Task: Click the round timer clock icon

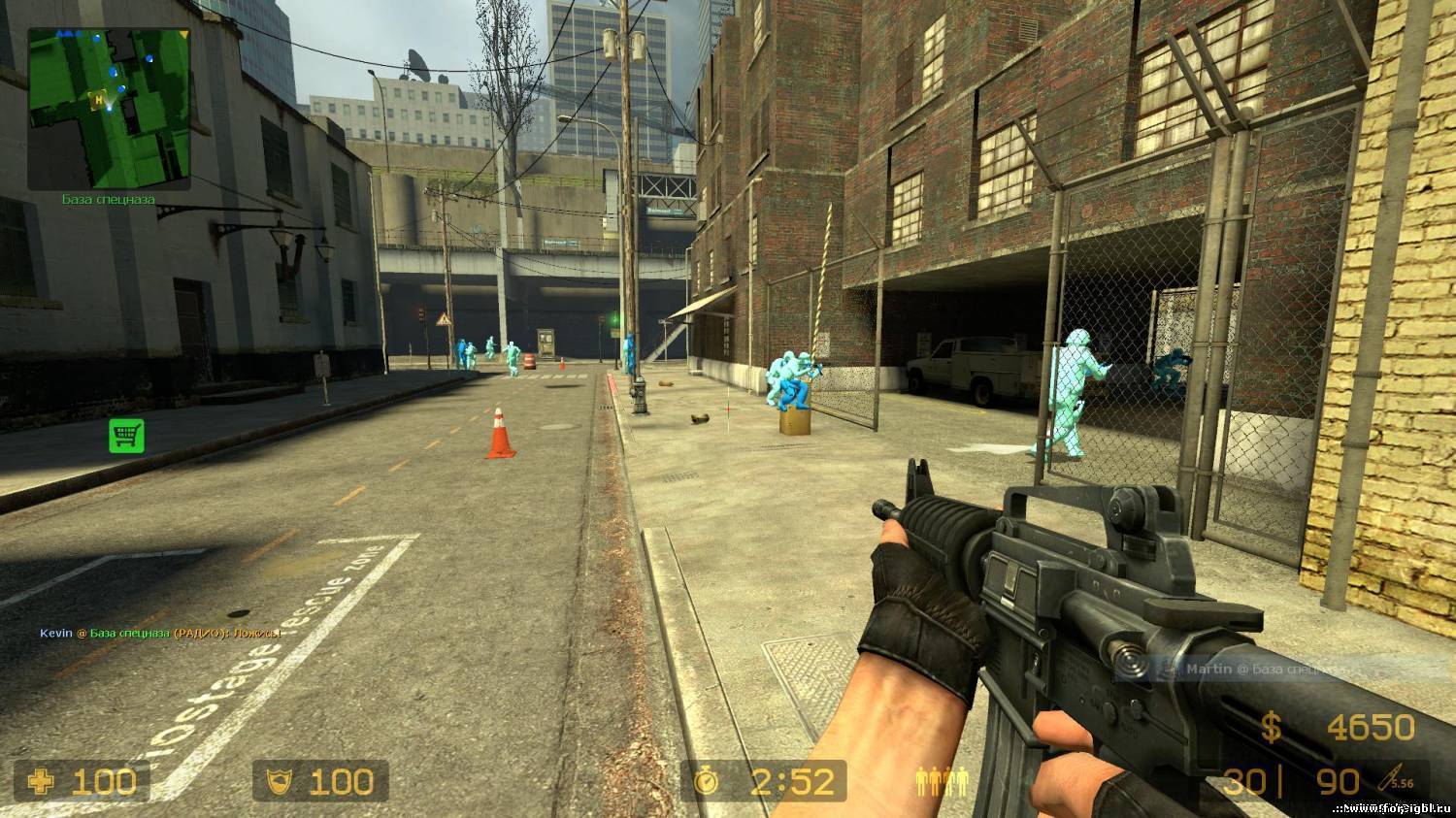Action: point(708,781)
